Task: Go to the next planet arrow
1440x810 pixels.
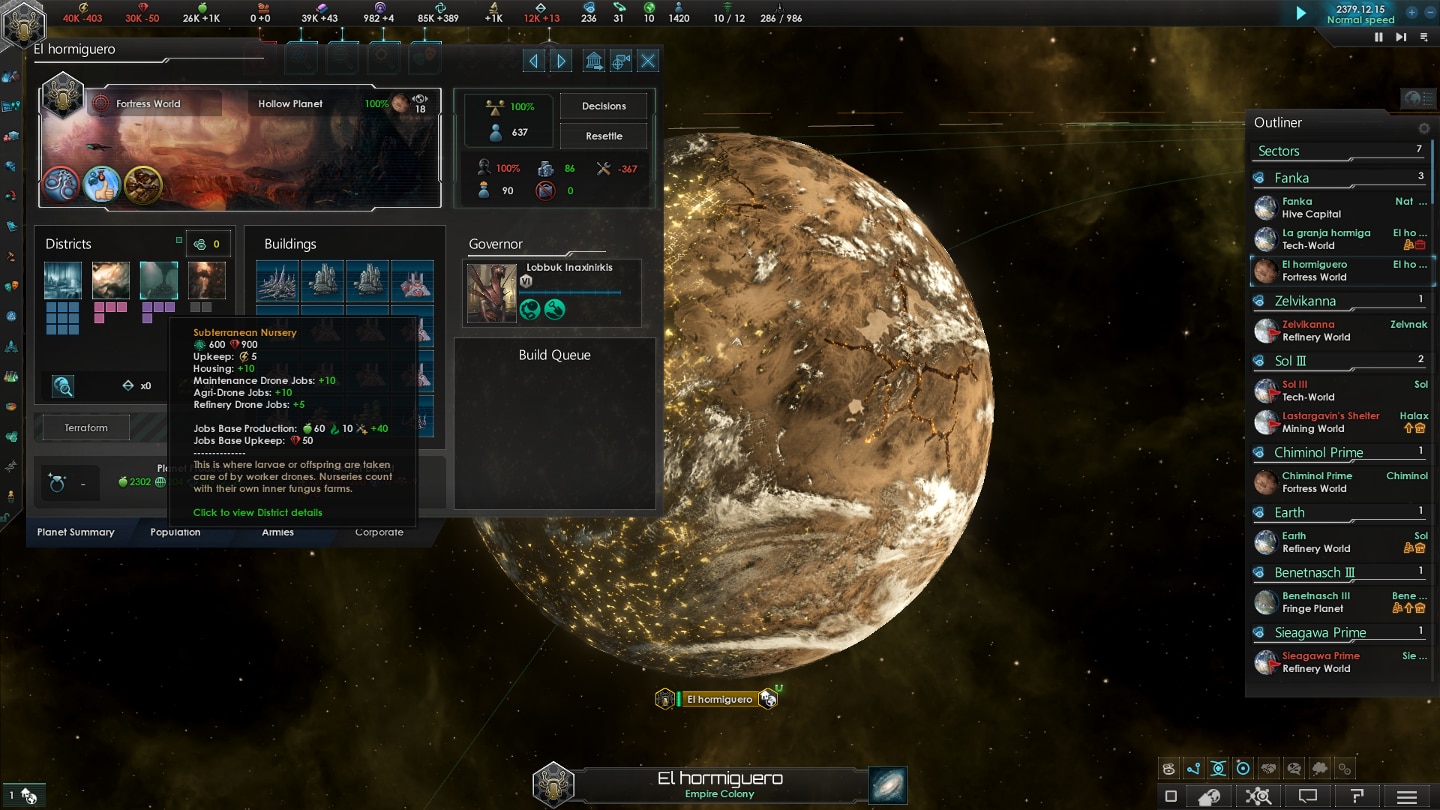Action: (x=562, y=62)
